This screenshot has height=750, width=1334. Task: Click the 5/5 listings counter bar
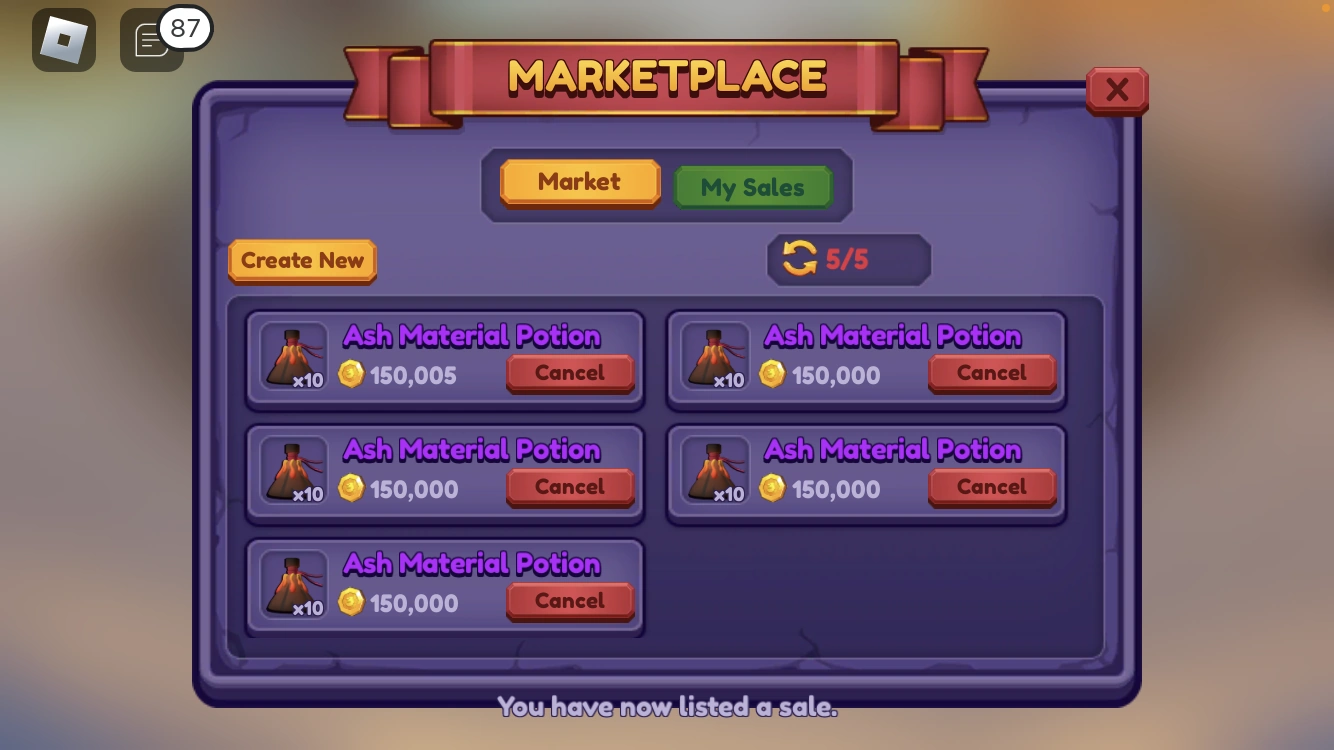click(848, 259)
